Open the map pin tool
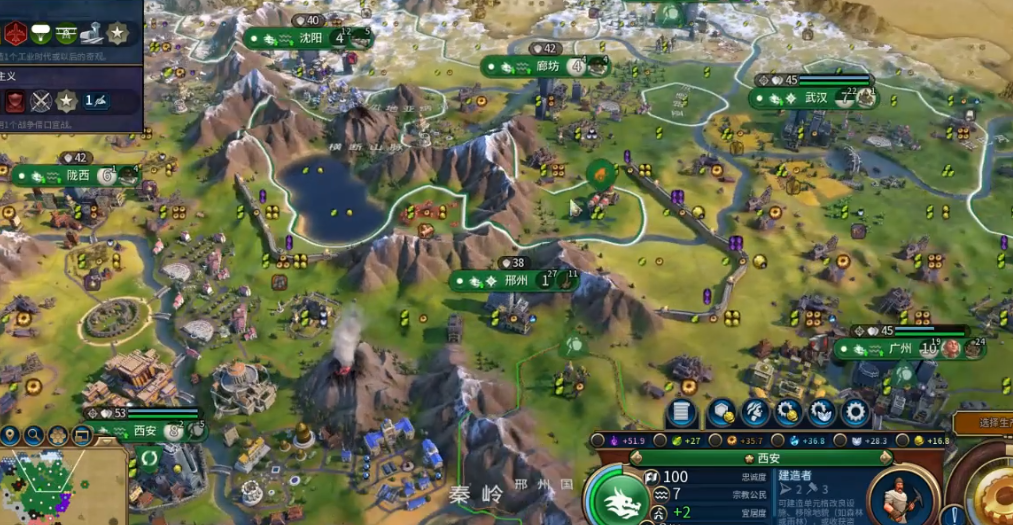This screenshot has width=1014, height=525. (11, 436)
